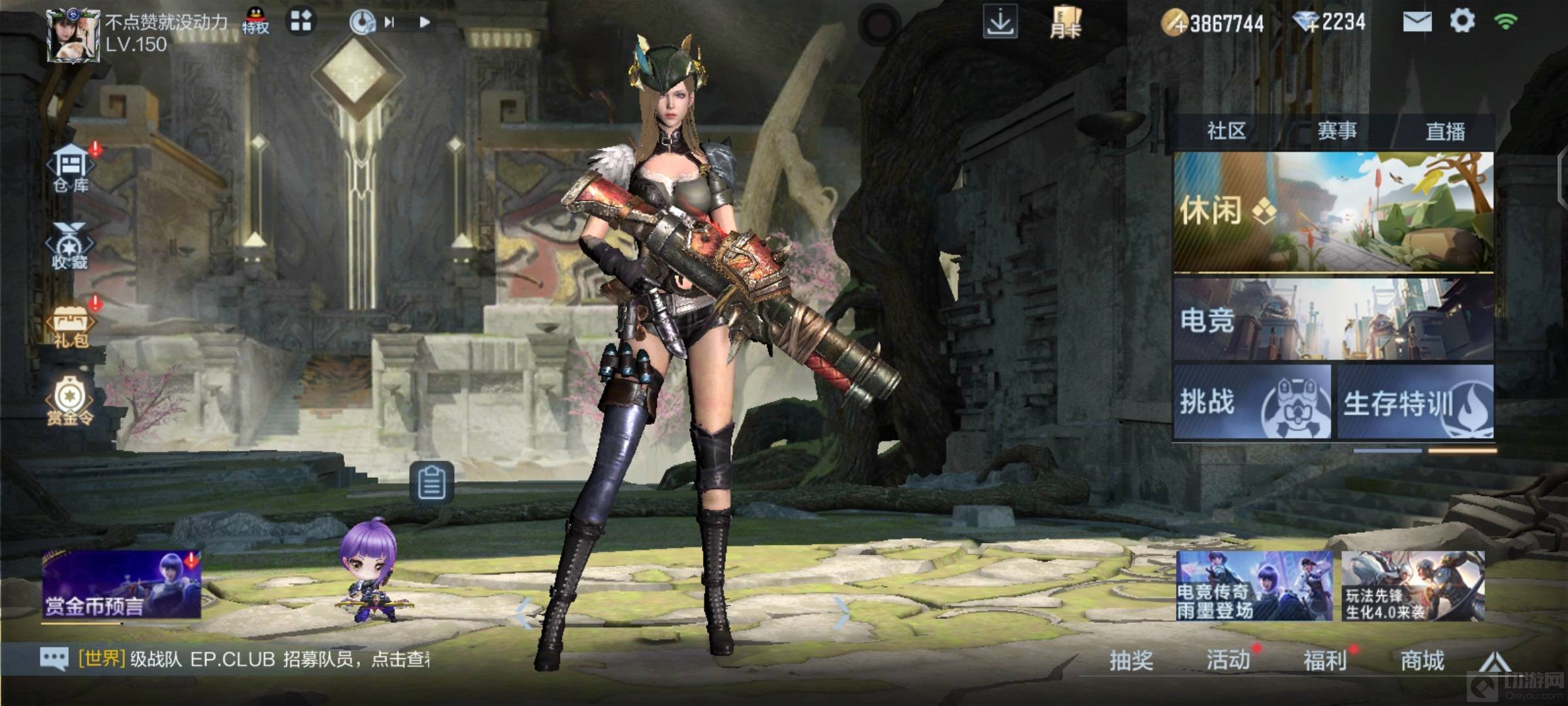Open the 礼包 gift pack
The height and width of the screenshot is (706, 1568).
tap(71, 326)
